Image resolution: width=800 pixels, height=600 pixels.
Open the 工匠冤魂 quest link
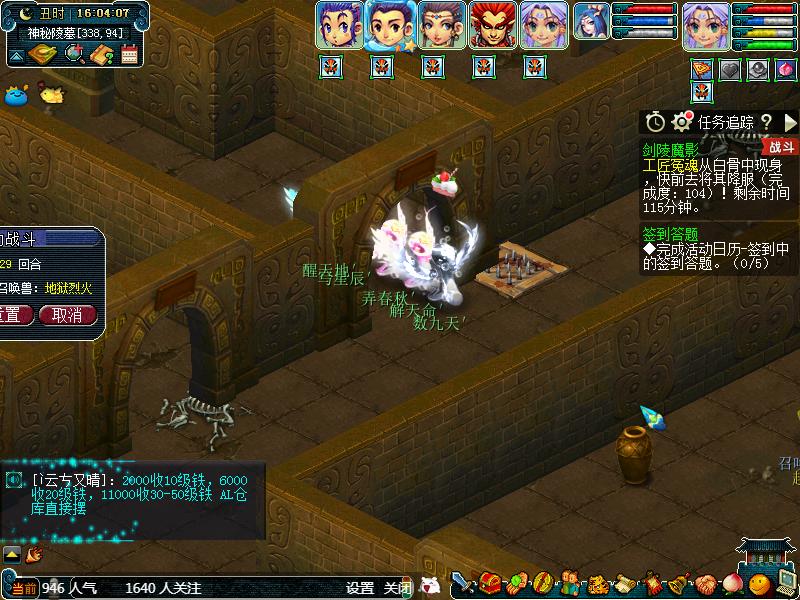coord(670,166)
